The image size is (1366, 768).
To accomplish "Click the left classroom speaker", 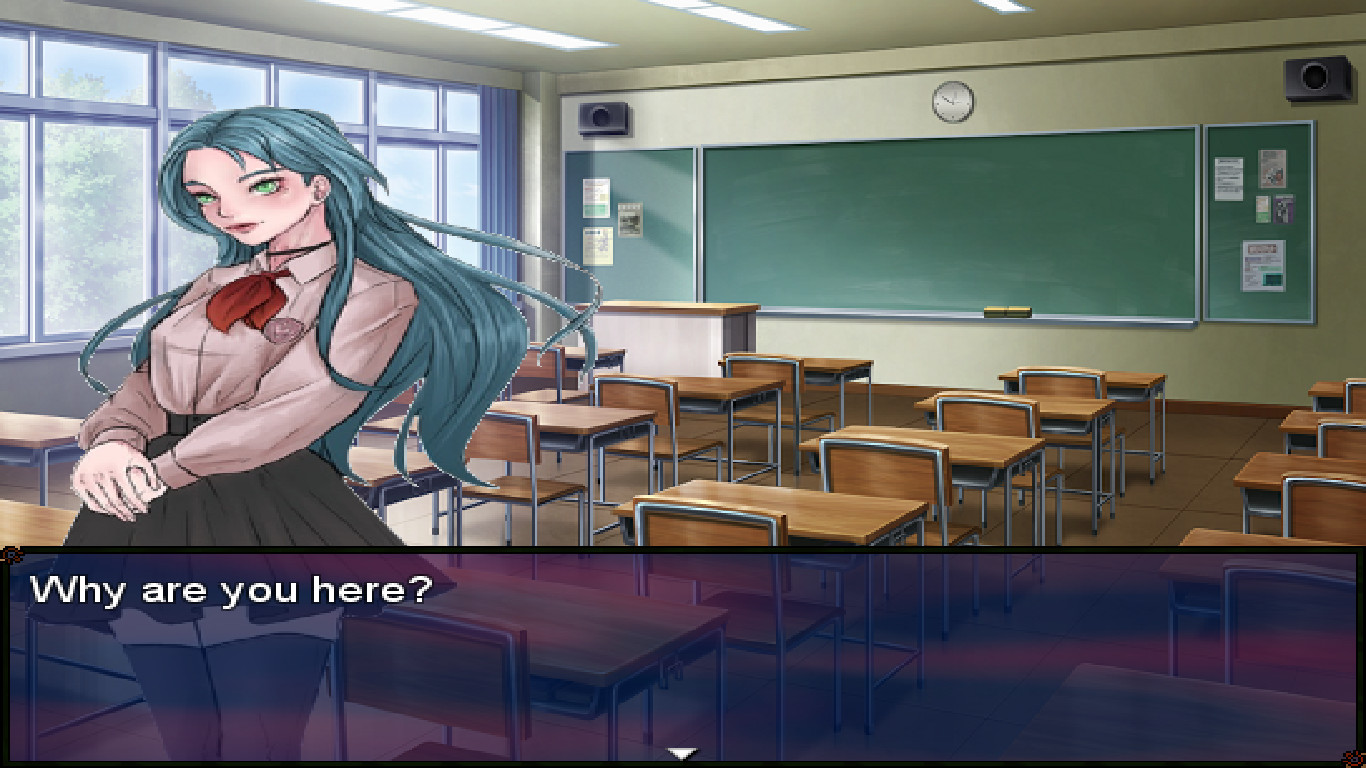I will [600, 118].
